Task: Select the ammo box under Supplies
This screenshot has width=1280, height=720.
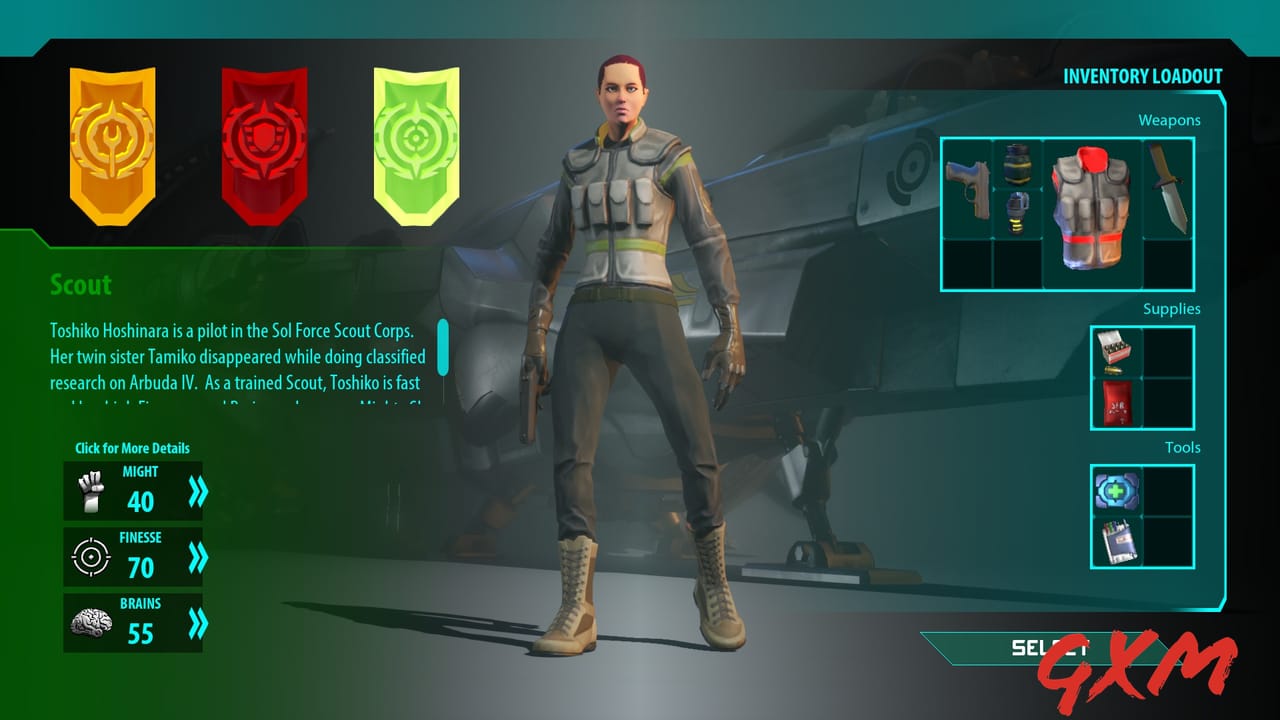Action: (x=1116, y=352)
